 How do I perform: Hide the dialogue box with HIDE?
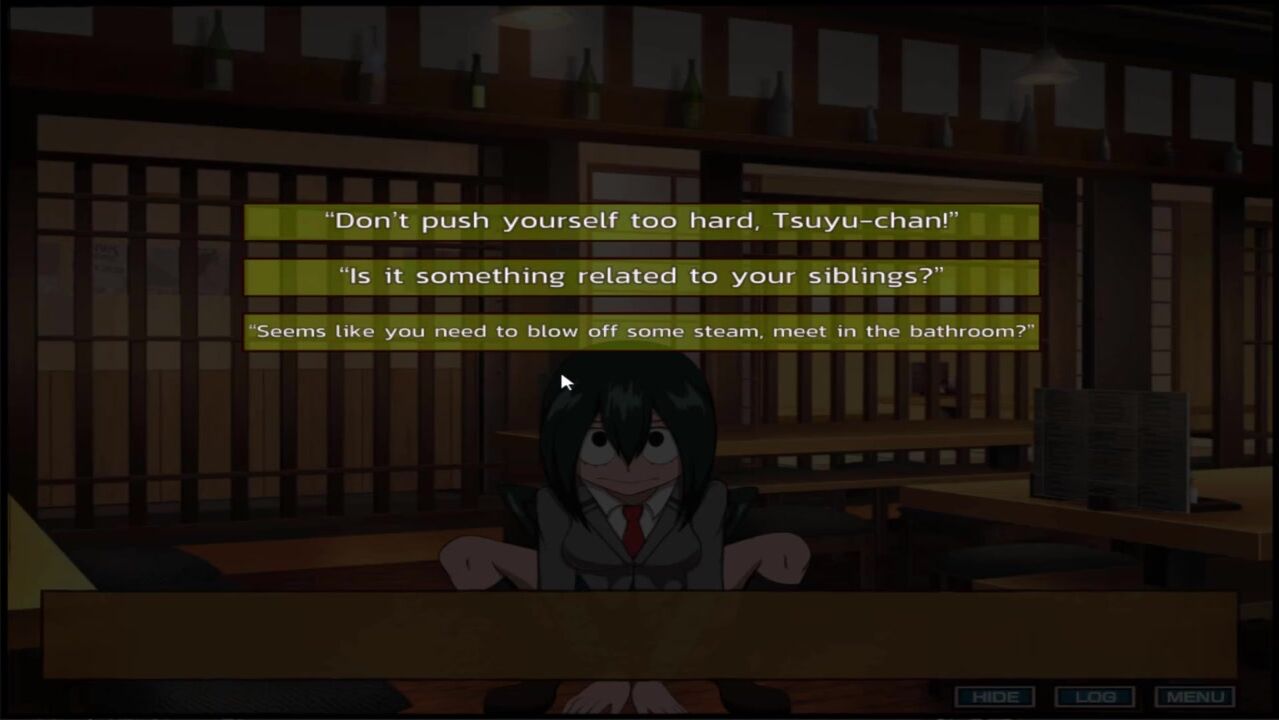(x=994, y=697)
